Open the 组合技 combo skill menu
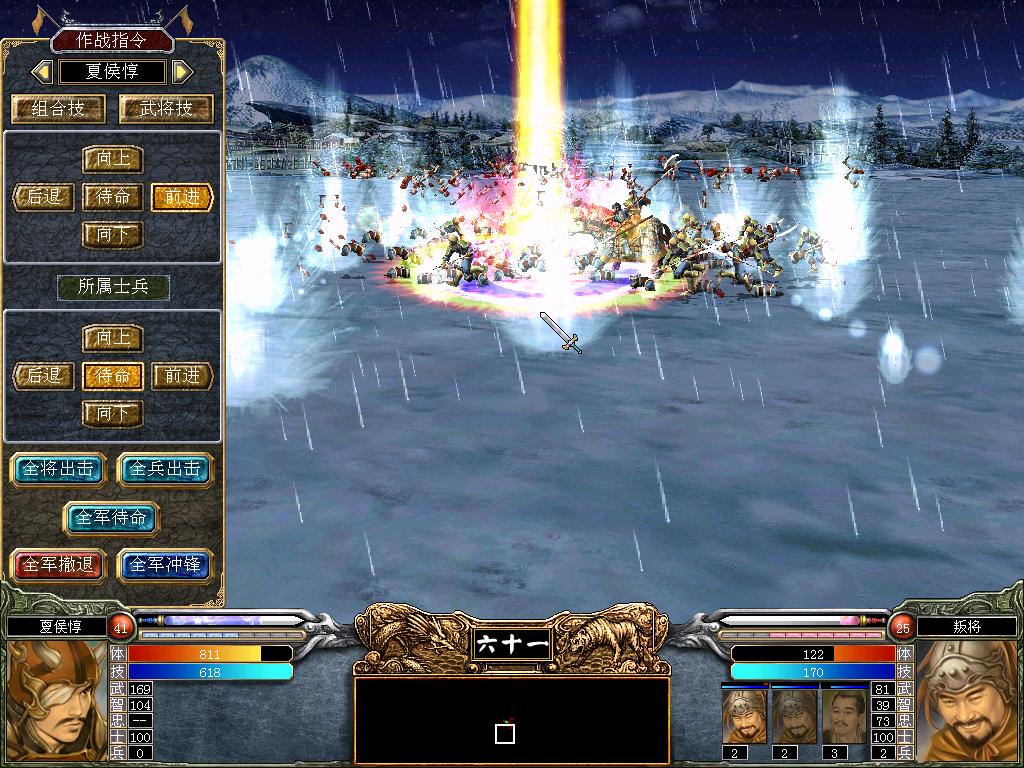 (x=60, y=108)
